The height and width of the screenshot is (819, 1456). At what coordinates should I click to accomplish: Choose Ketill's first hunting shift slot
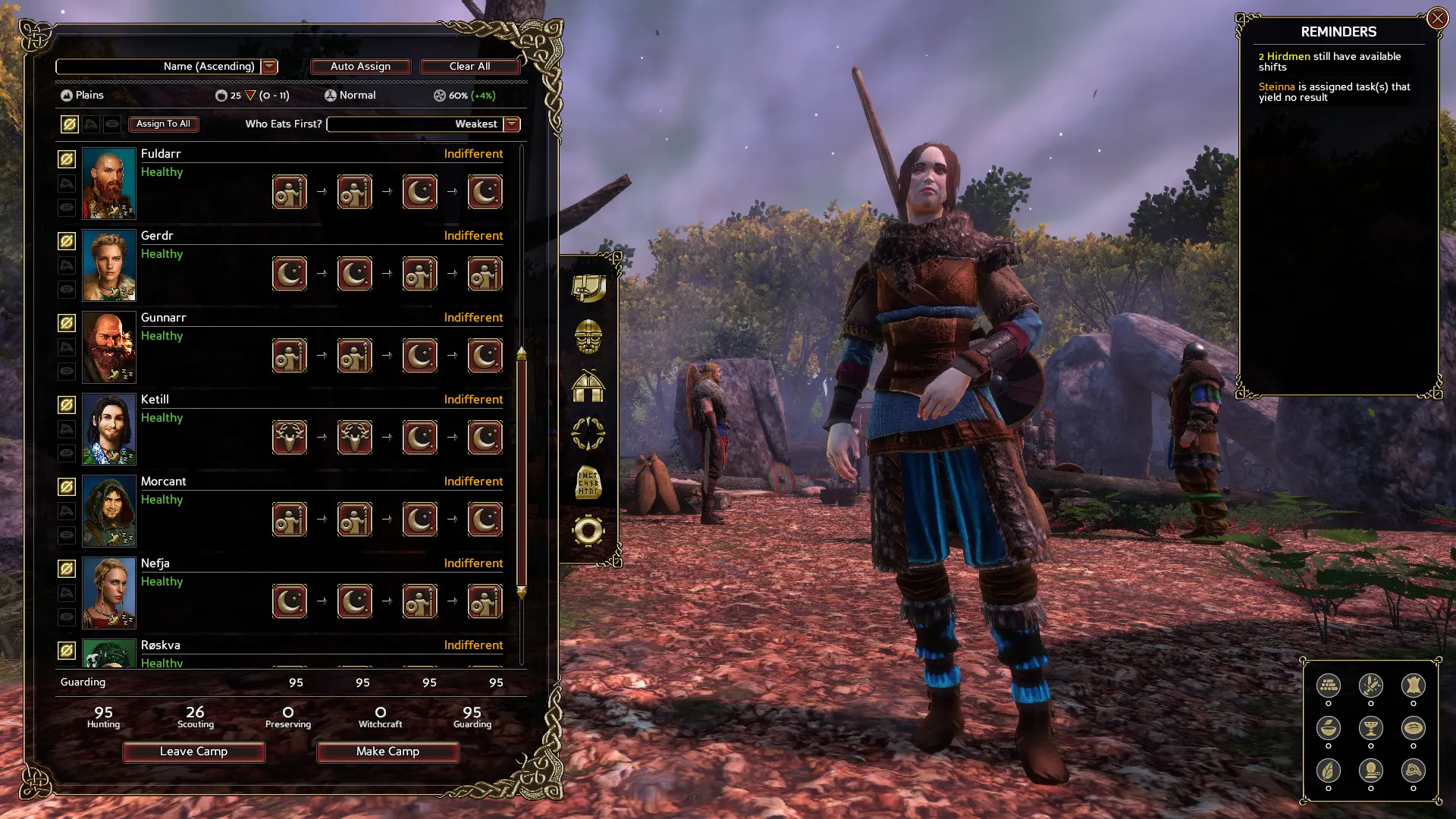point(290,438)
